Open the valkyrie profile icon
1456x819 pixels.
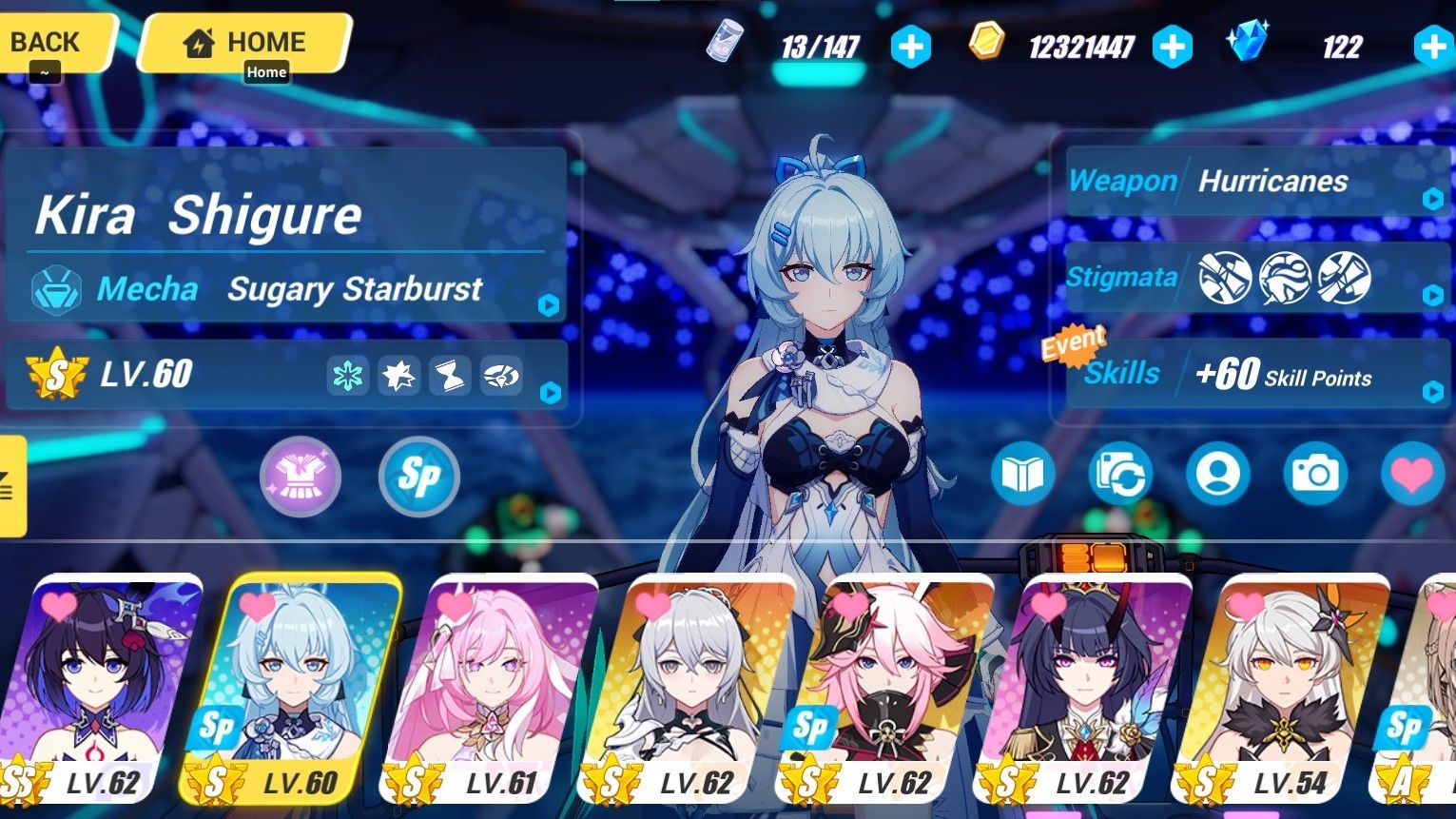[x=1218, y=475]
